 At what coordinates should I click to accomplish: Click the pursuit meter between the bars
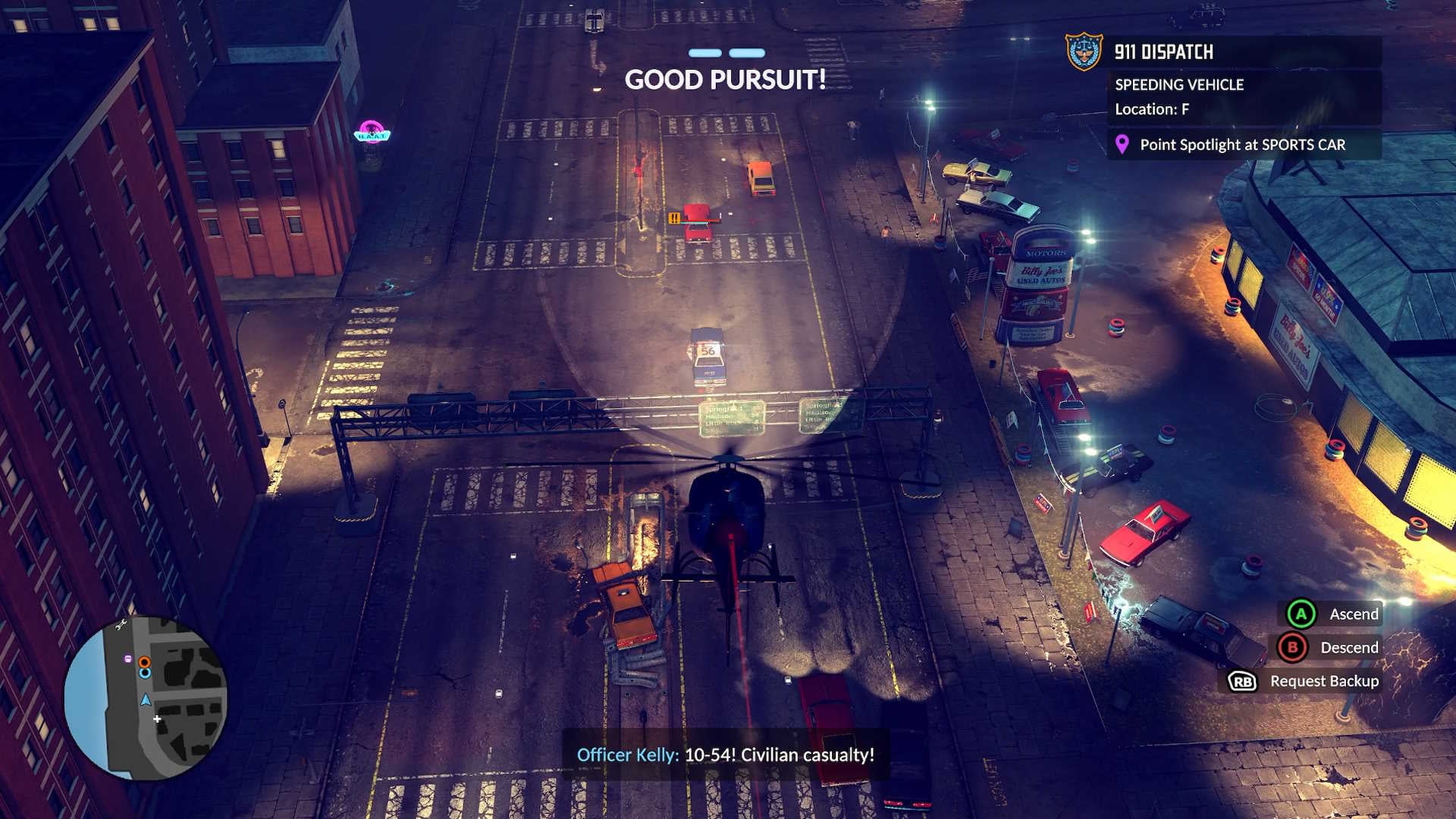tap(725, 52)
